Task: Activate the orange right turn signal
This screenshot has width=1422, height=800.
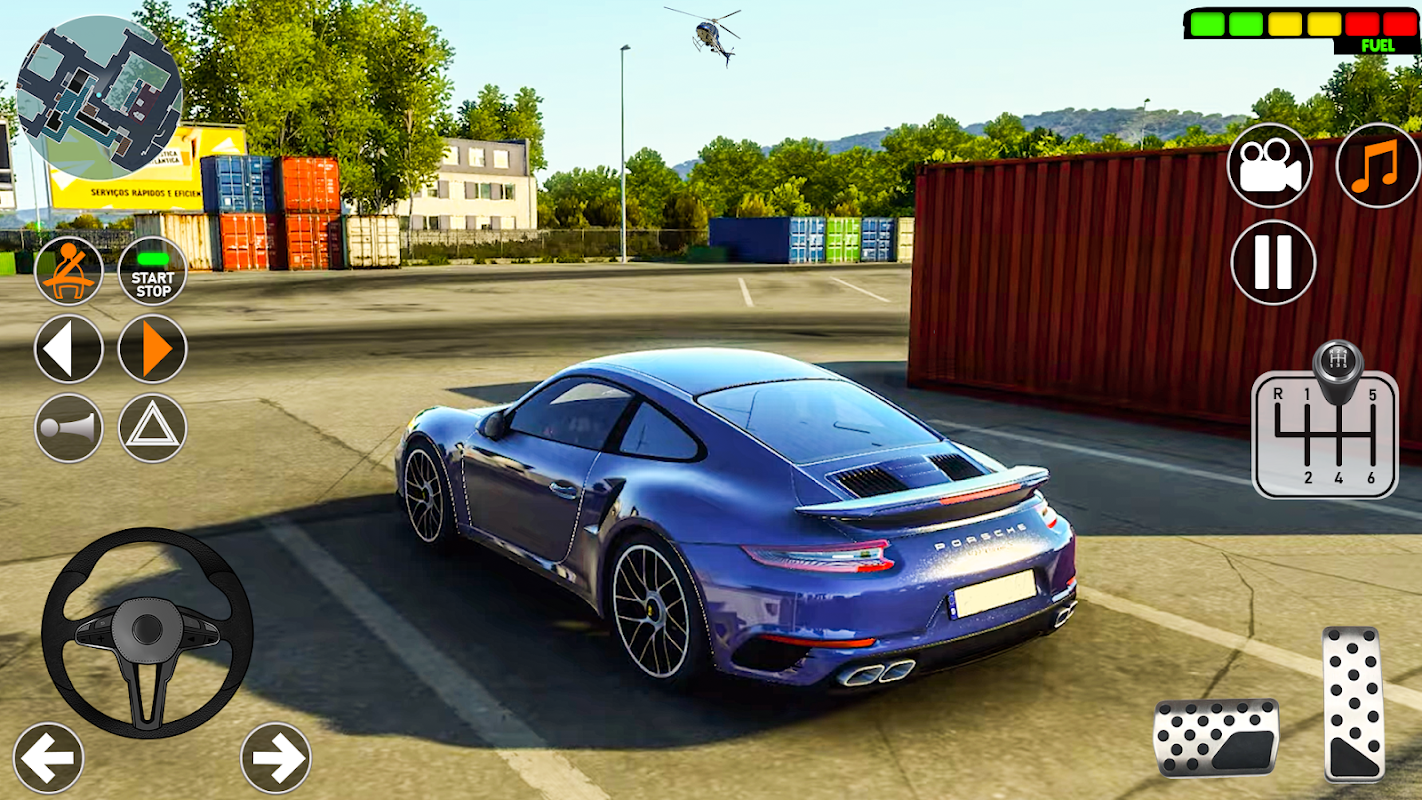Action: coord(153,349)
